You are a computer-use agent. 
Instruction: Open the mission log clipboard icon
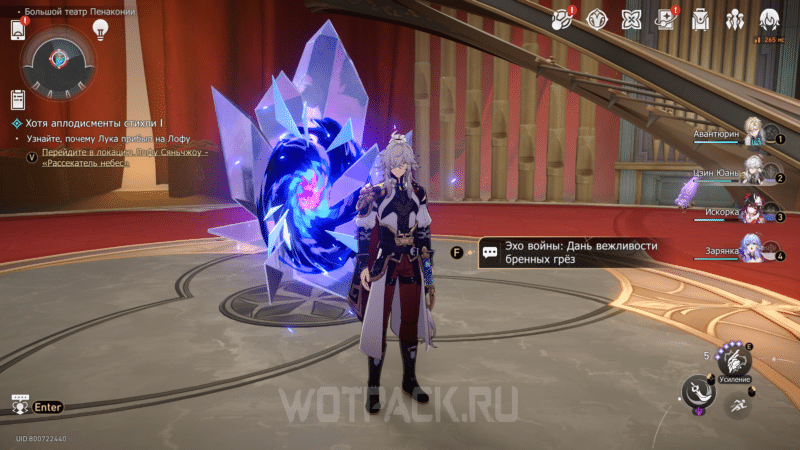pyautogui.click(x=17, y=99)
